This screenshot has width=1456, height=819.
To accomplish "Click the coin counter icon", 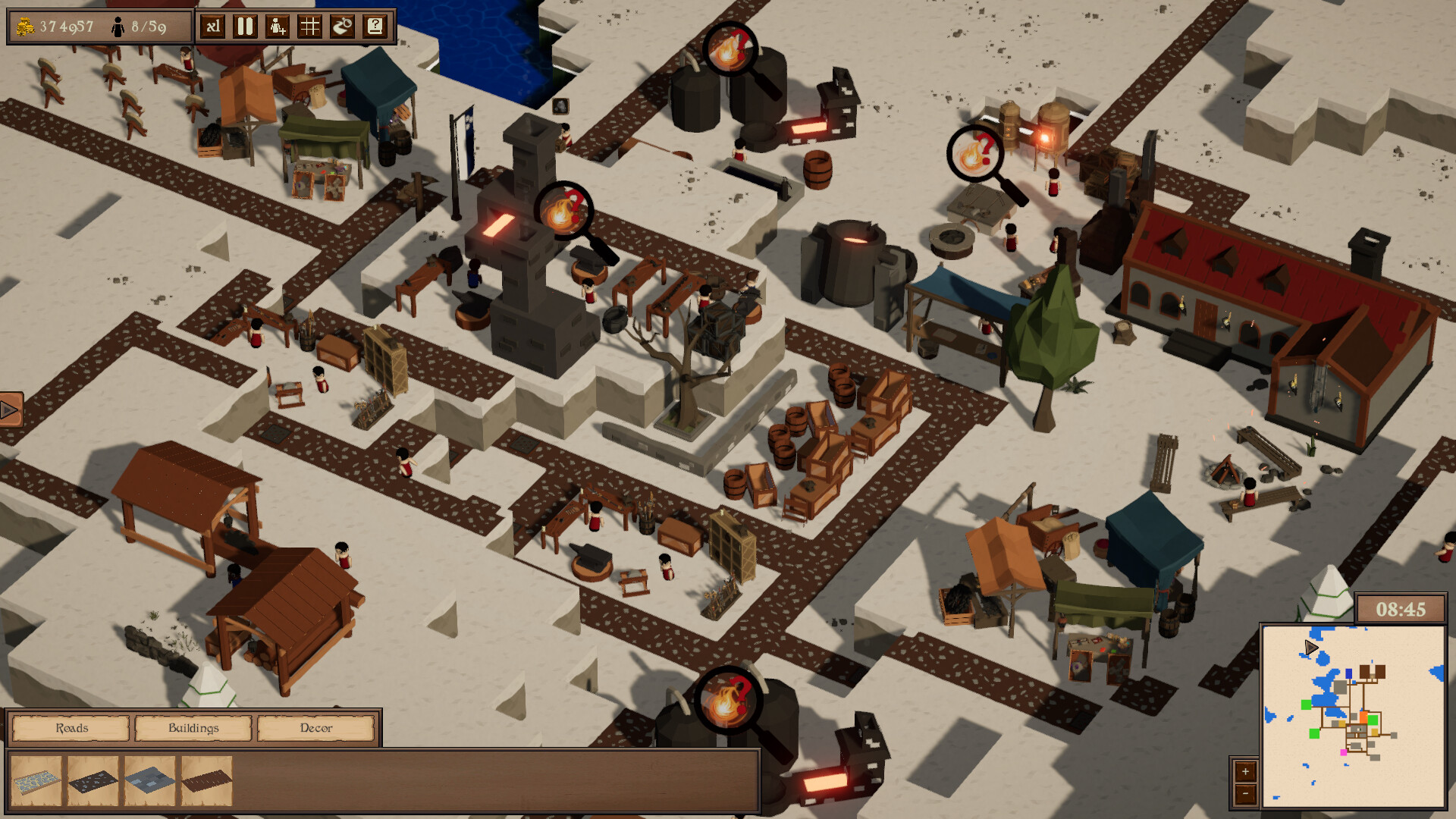I will (x=24, y=24).
